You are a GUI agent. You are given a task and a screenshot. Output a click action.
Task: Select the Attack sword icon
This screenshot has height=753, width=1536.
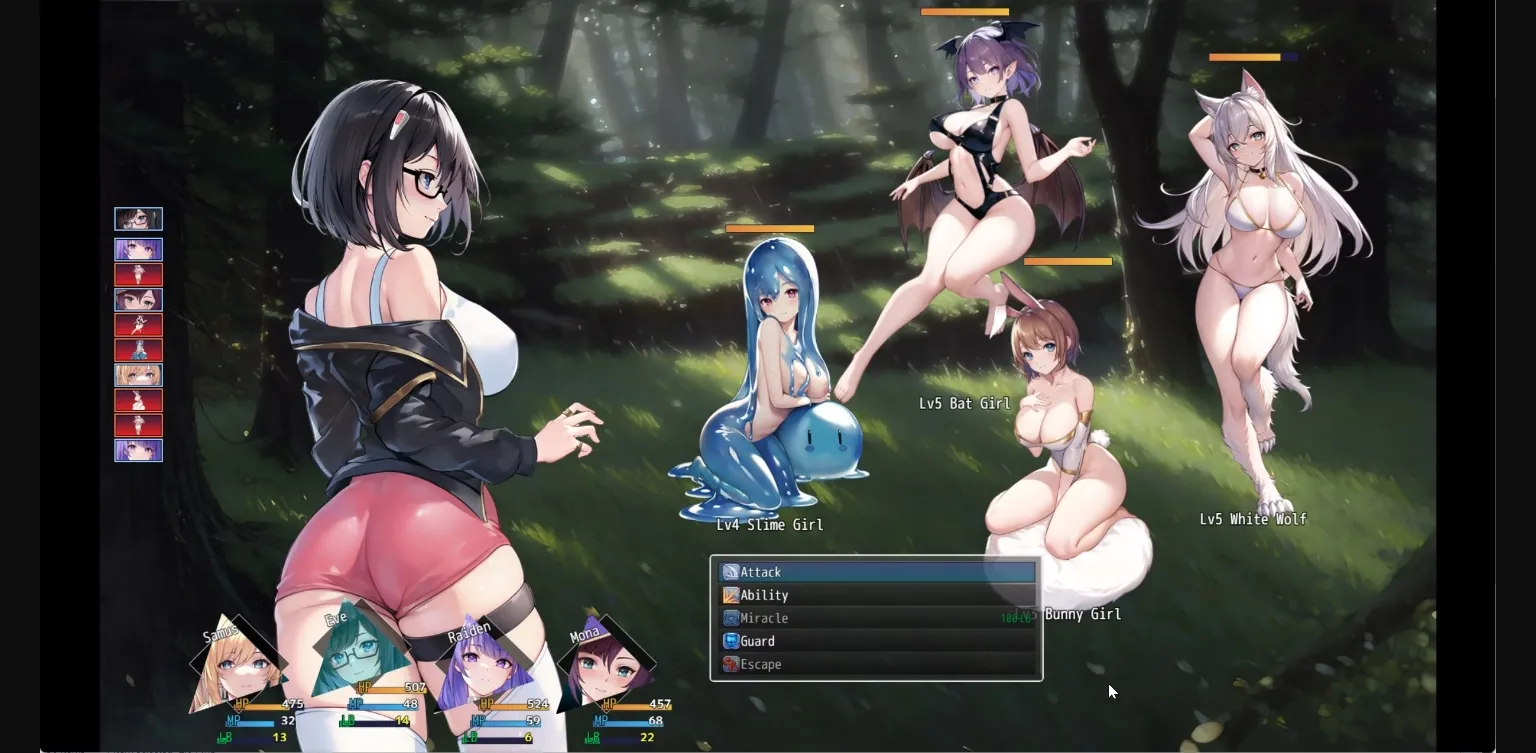[x=730, y=571]
